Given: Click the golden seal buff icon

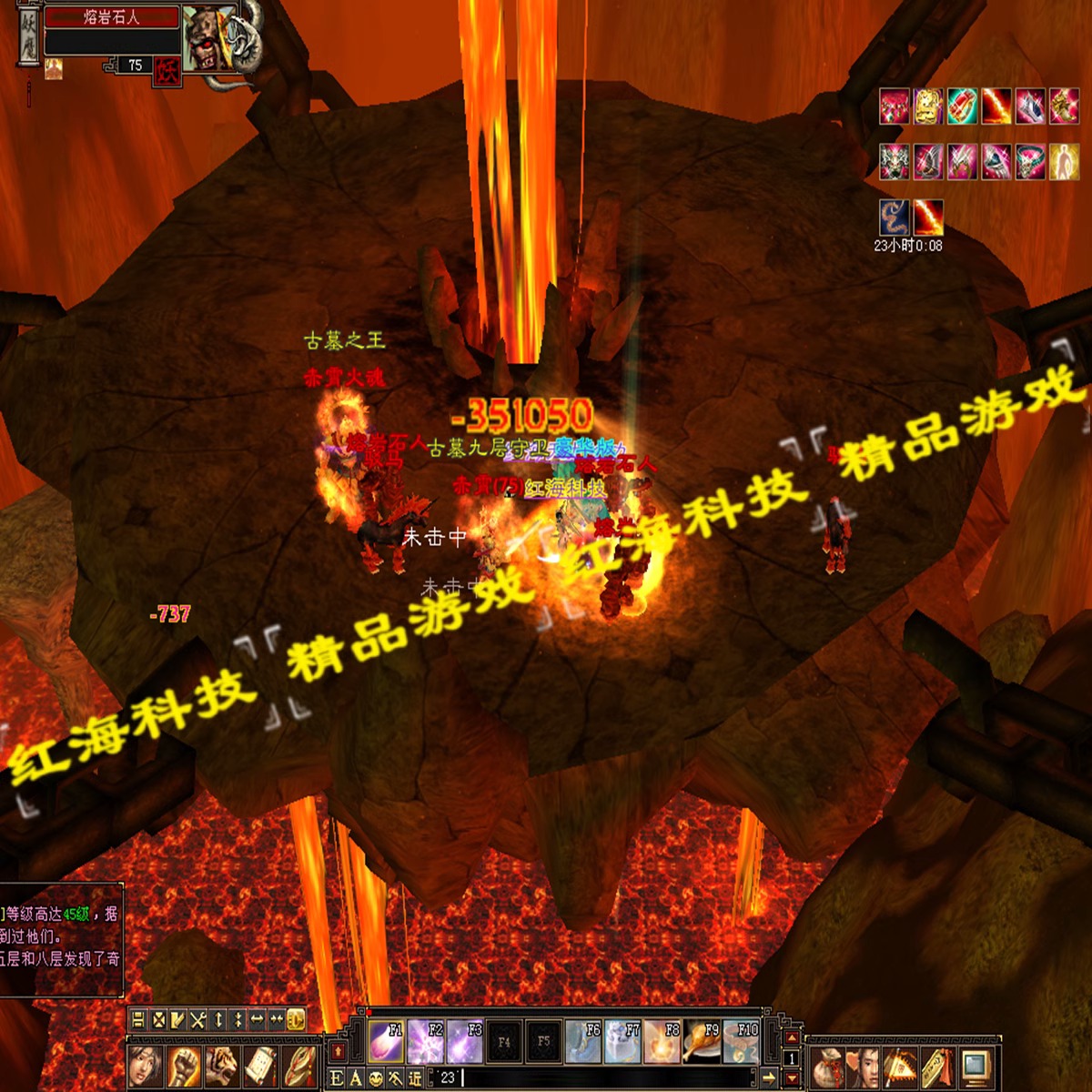Looking at the screenshot, I should (928, 106).
